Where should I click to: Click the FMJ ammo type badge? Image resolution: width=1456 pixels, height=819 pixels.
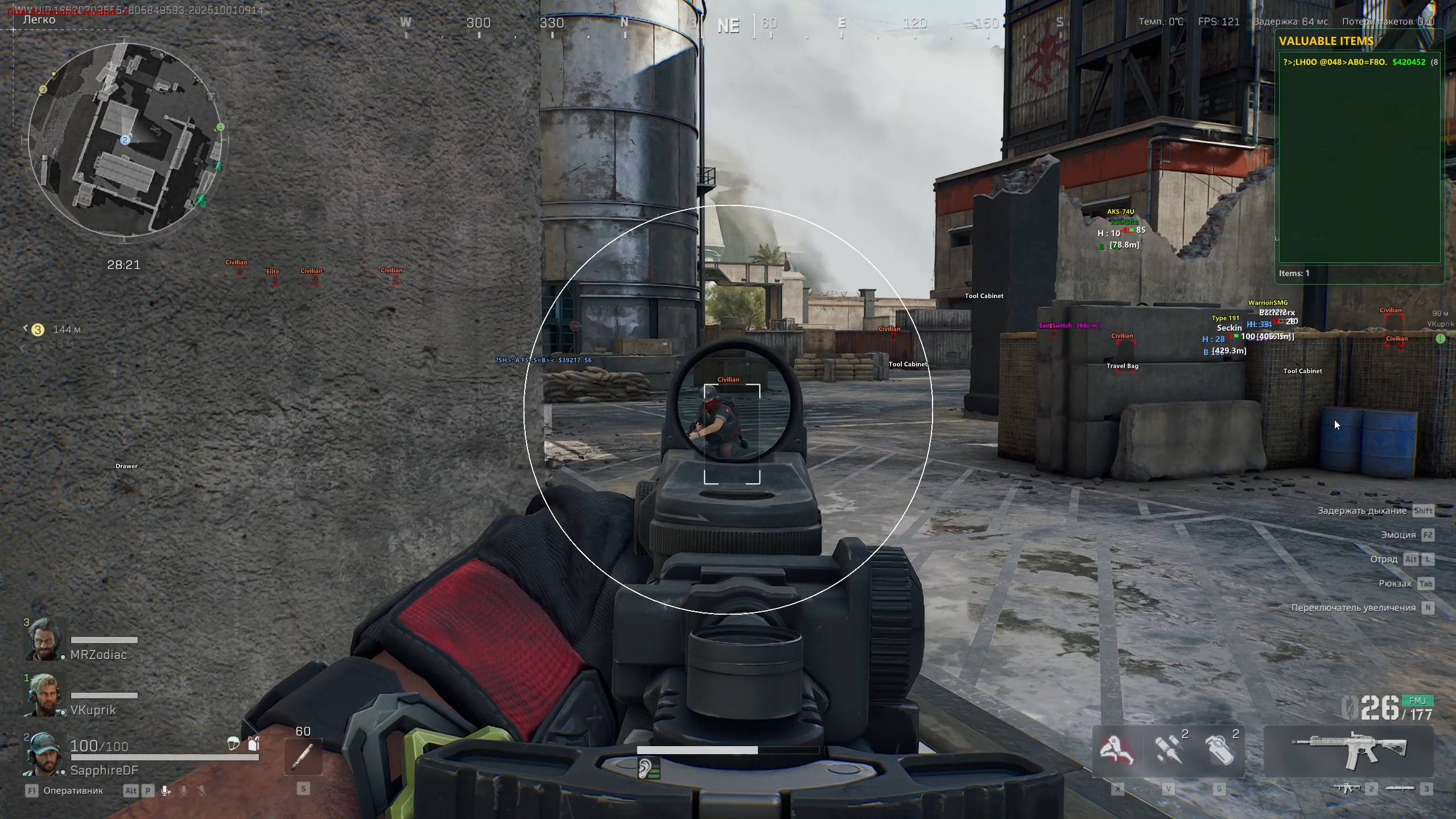[x=1417, y=701]
